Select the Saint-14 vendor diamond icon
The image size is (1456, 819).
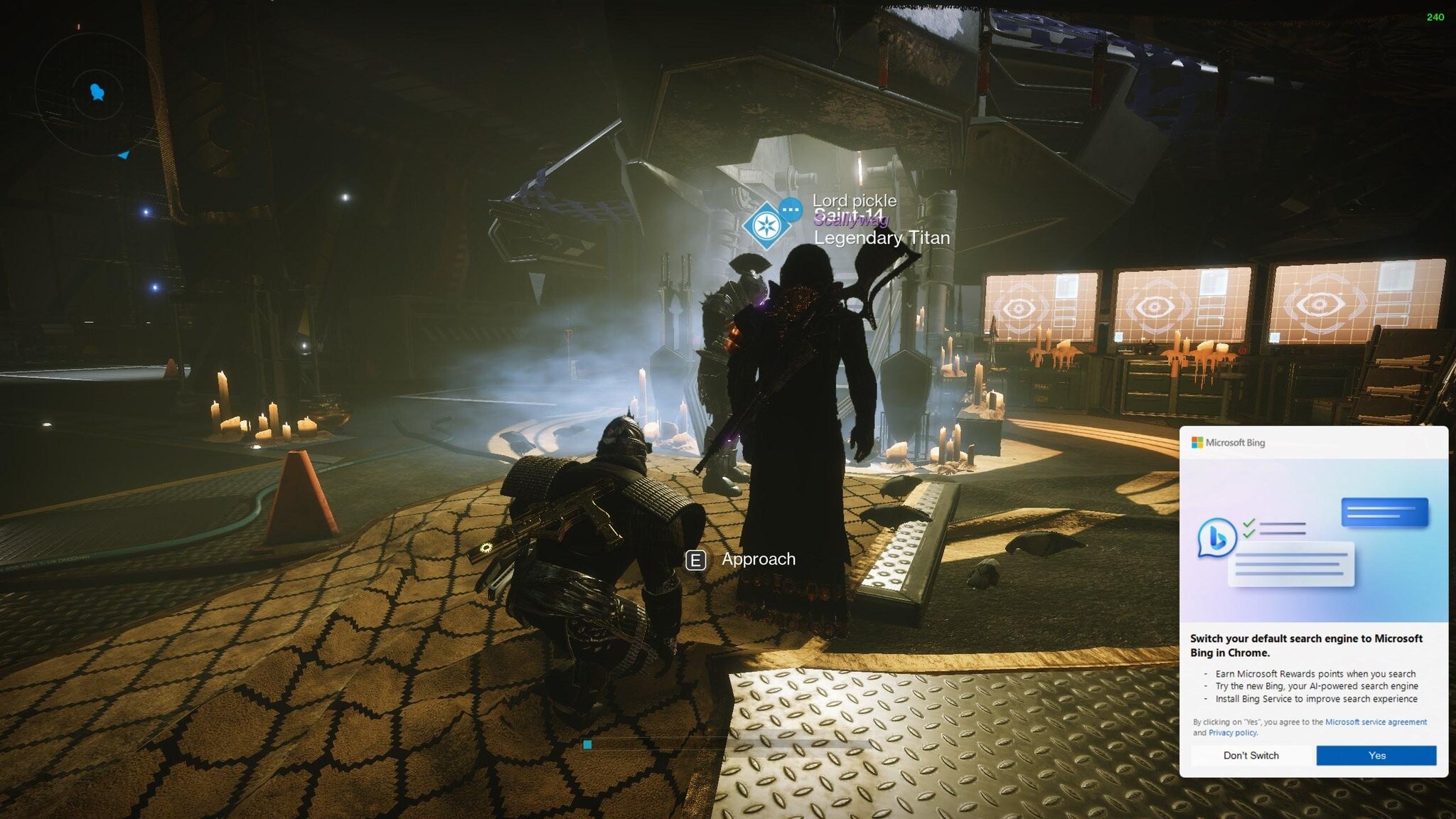click(765, 225)
